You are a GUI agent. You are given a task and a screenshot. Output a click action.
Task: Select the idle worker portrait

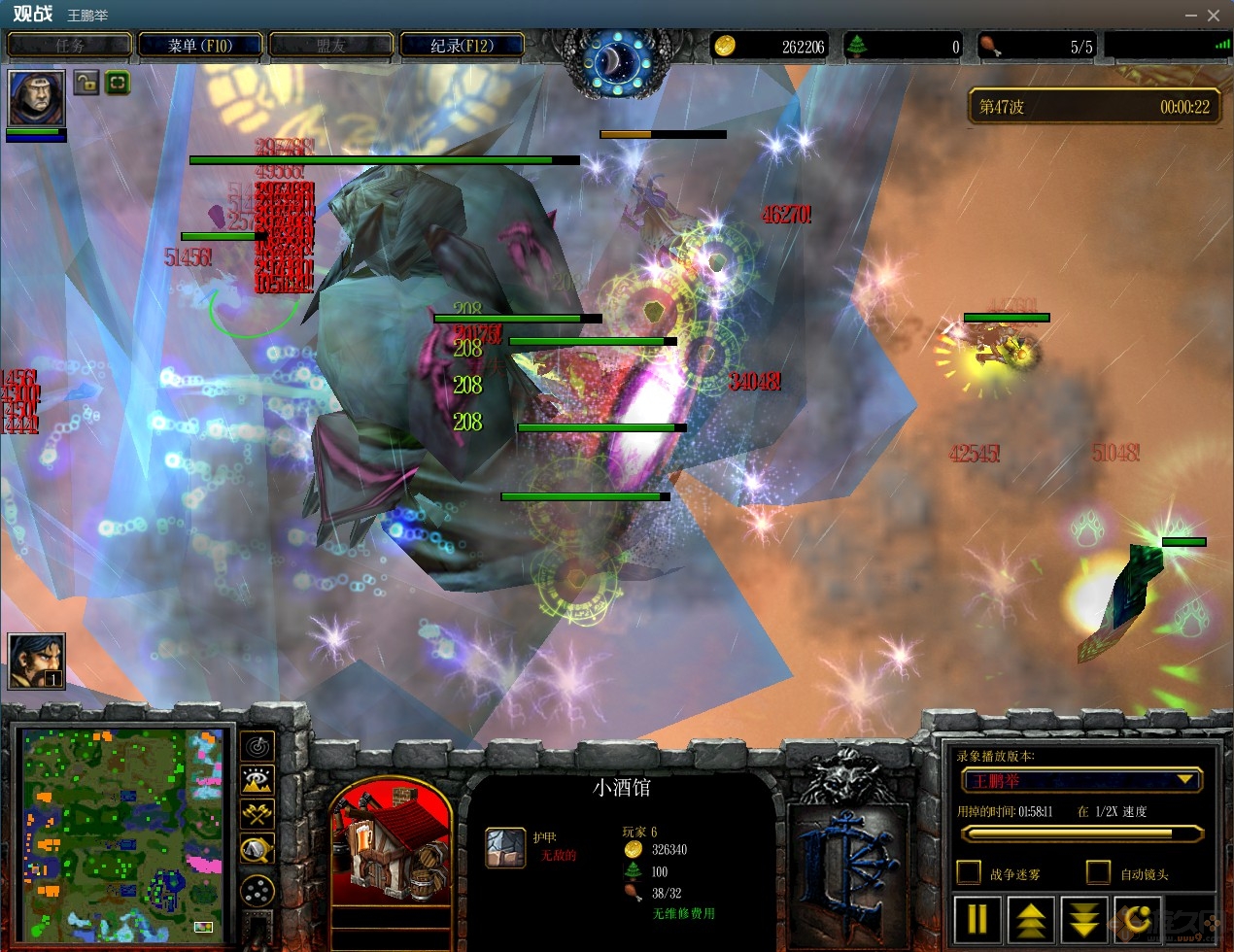(36, 662)
